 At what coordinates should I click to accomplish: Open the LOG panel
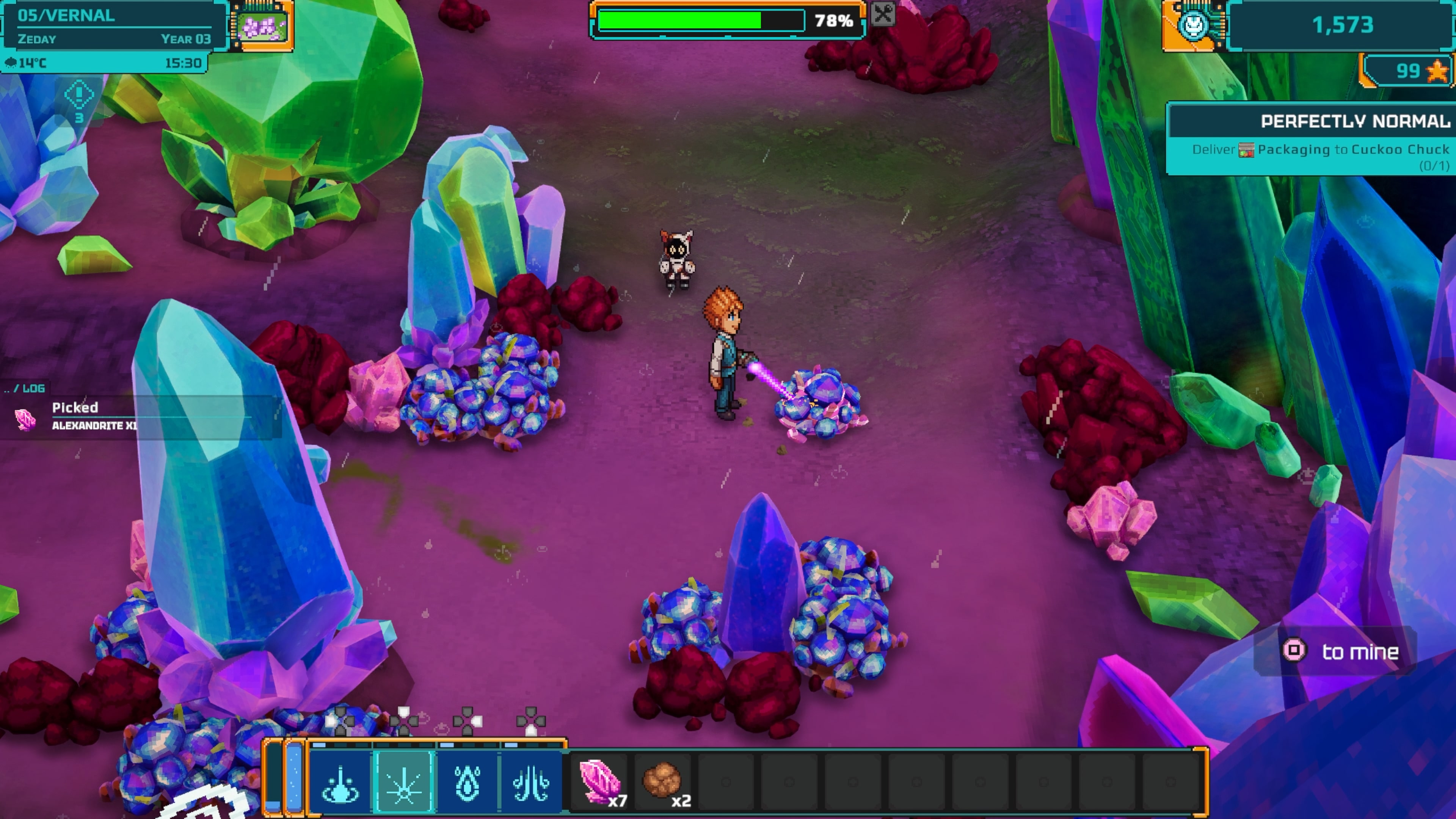[32, 388]
